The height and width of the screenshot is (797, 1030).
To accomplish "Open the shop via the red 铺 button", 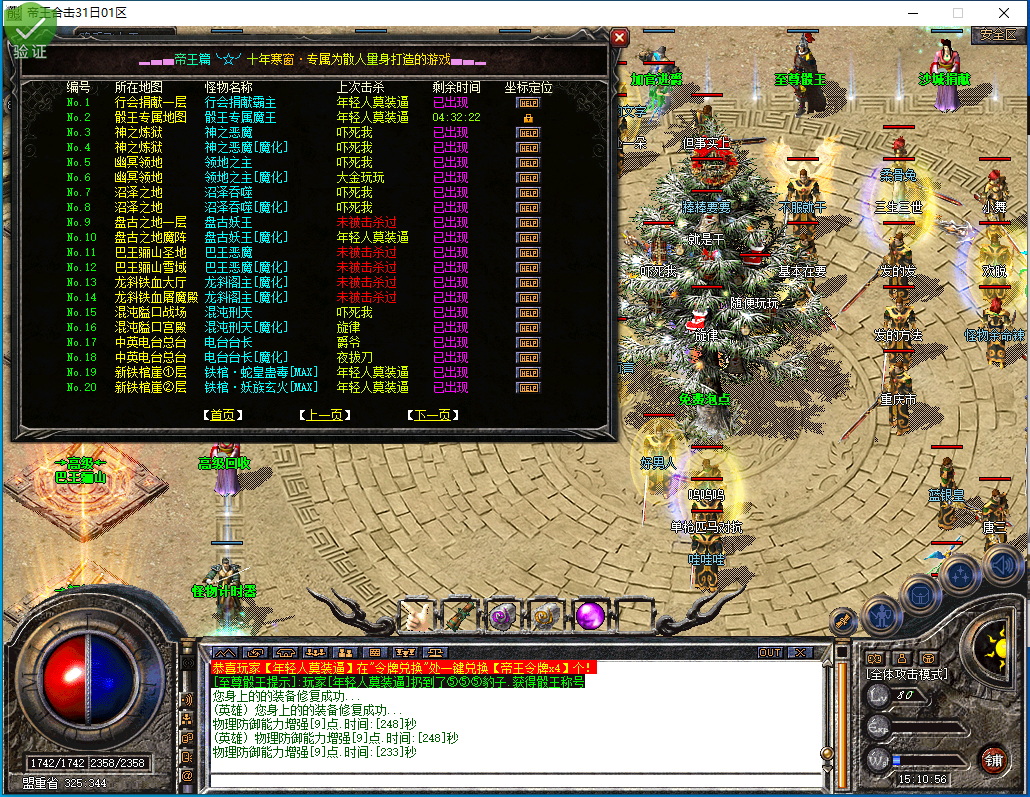I will tap(992, 759).
